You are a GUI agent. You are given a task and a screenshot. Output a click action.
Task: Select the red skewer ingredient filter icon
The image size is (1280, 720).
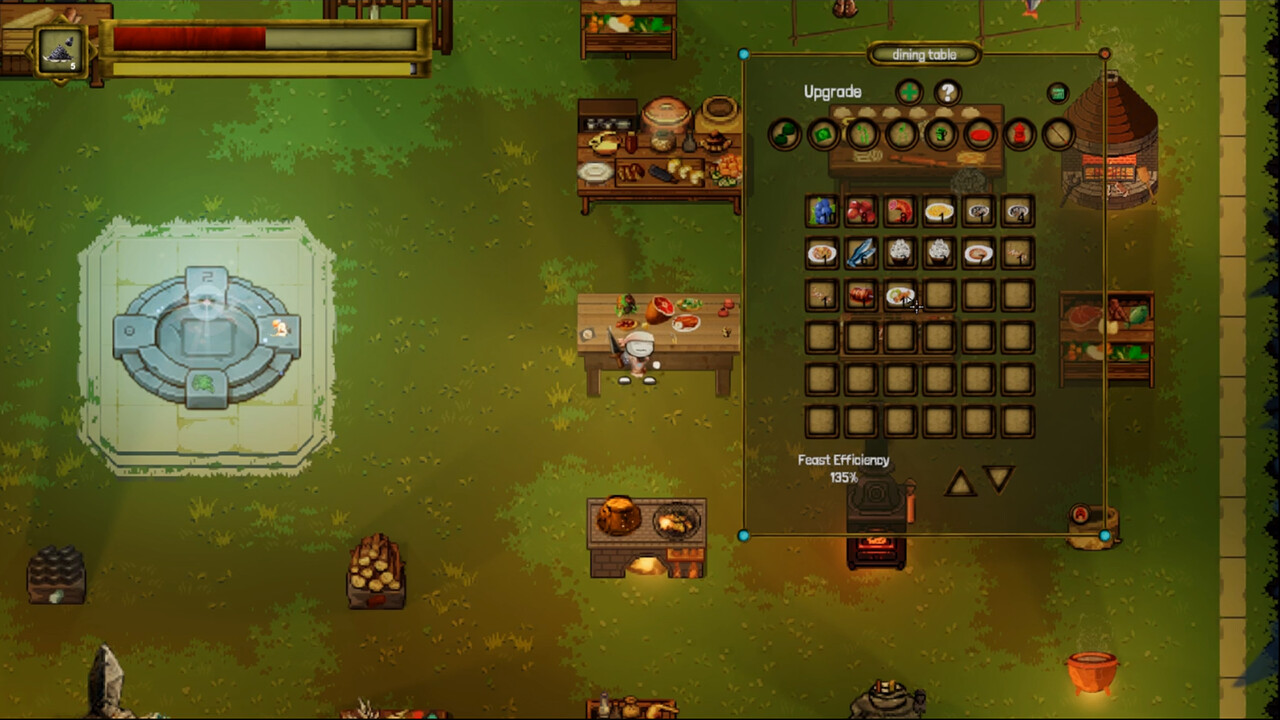coord(1058,133)
